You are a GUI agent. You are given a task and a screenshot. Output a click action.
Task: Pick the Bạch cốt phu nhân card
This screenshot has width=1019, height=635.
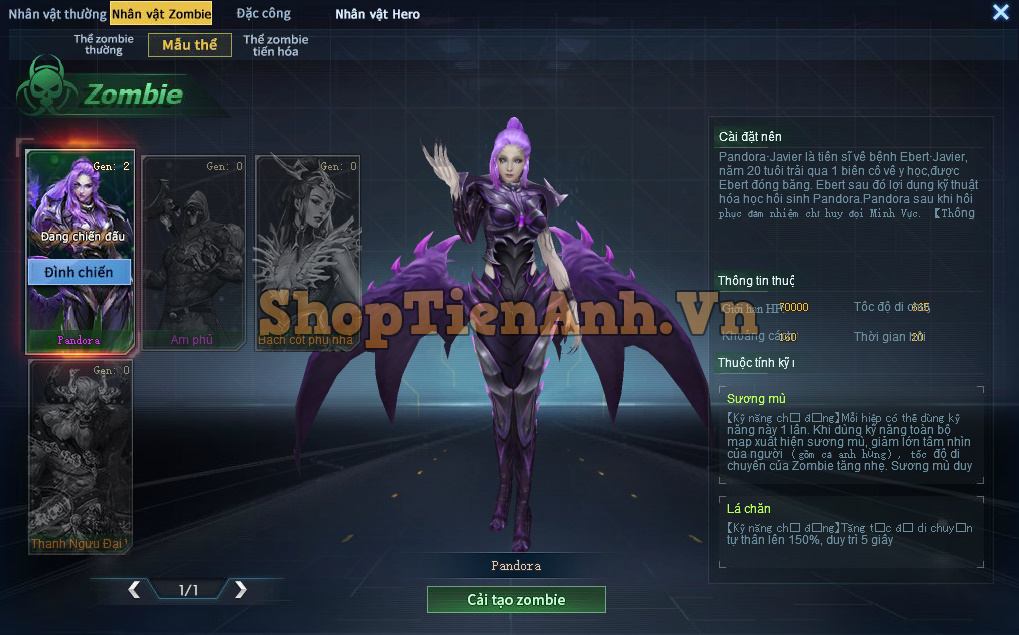(307, 252)
